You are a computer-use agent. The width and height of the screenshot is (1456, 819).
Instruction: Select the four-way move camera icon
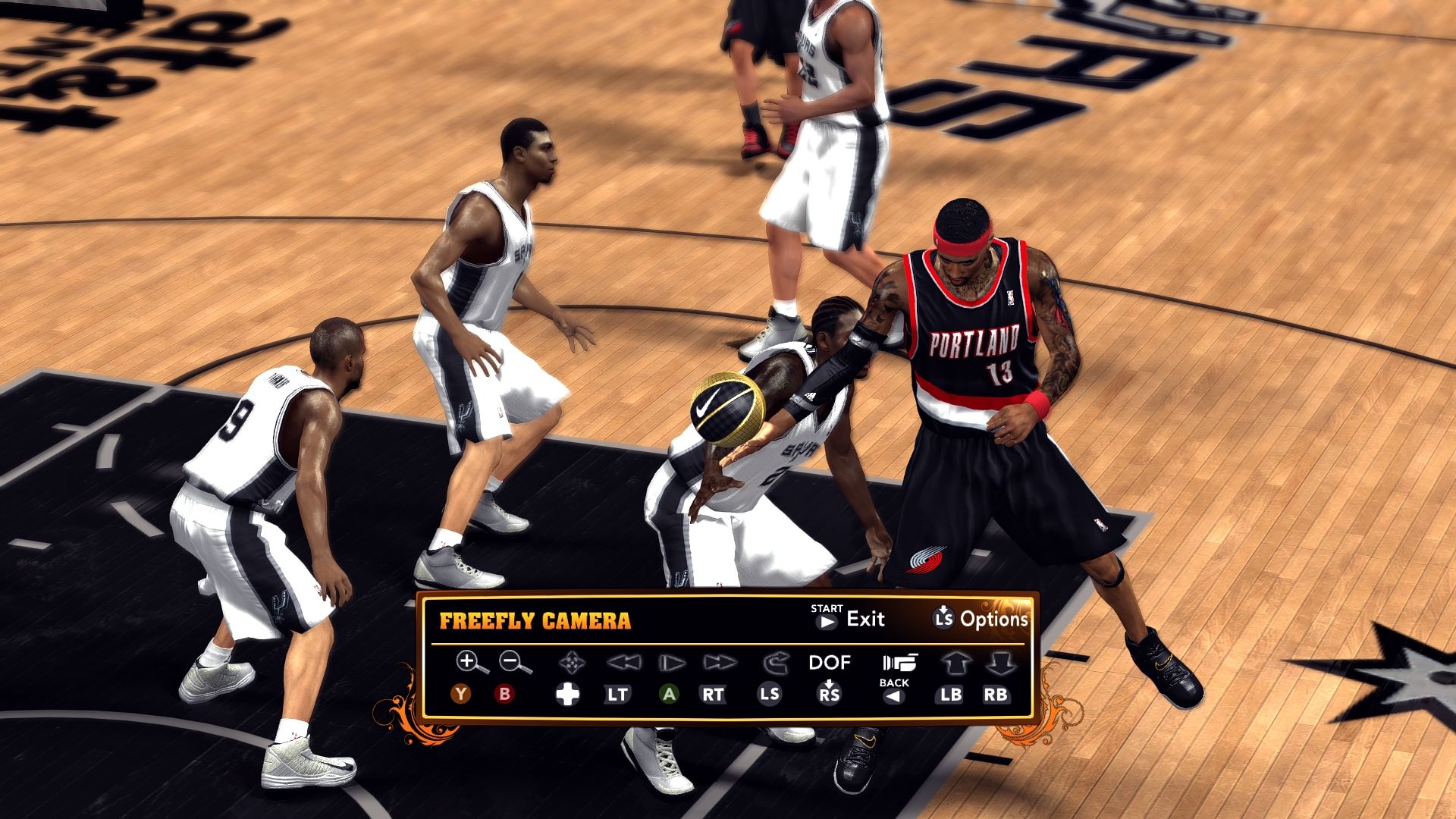pos(570,664)
